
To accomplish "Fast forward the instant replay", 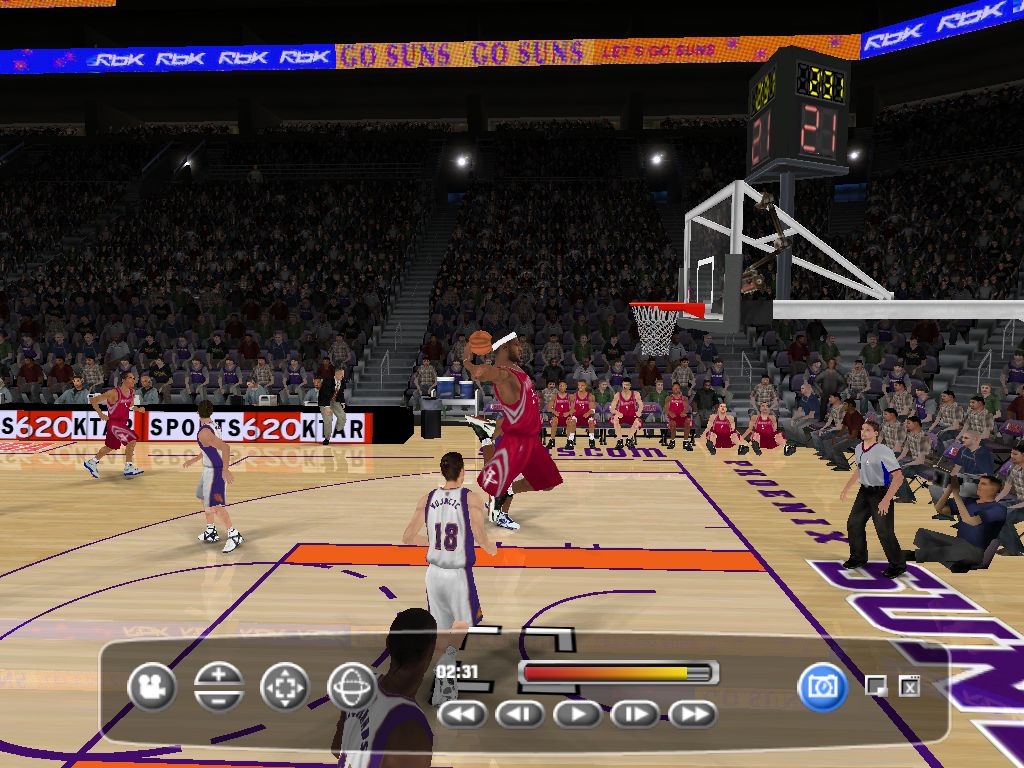I will tap(693, 714).
